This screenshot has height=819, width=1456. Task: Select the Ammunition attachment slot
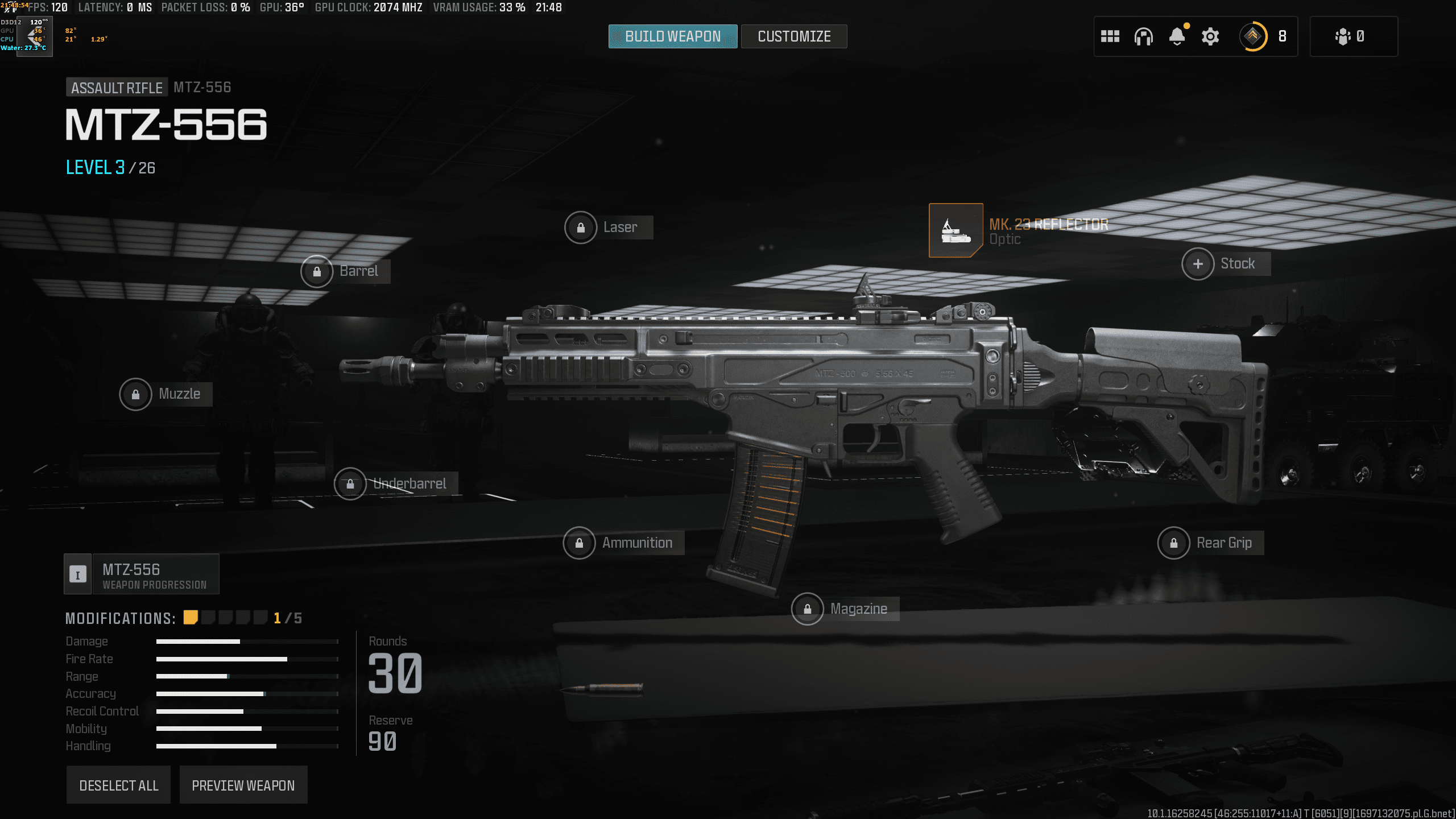(579, 543)
